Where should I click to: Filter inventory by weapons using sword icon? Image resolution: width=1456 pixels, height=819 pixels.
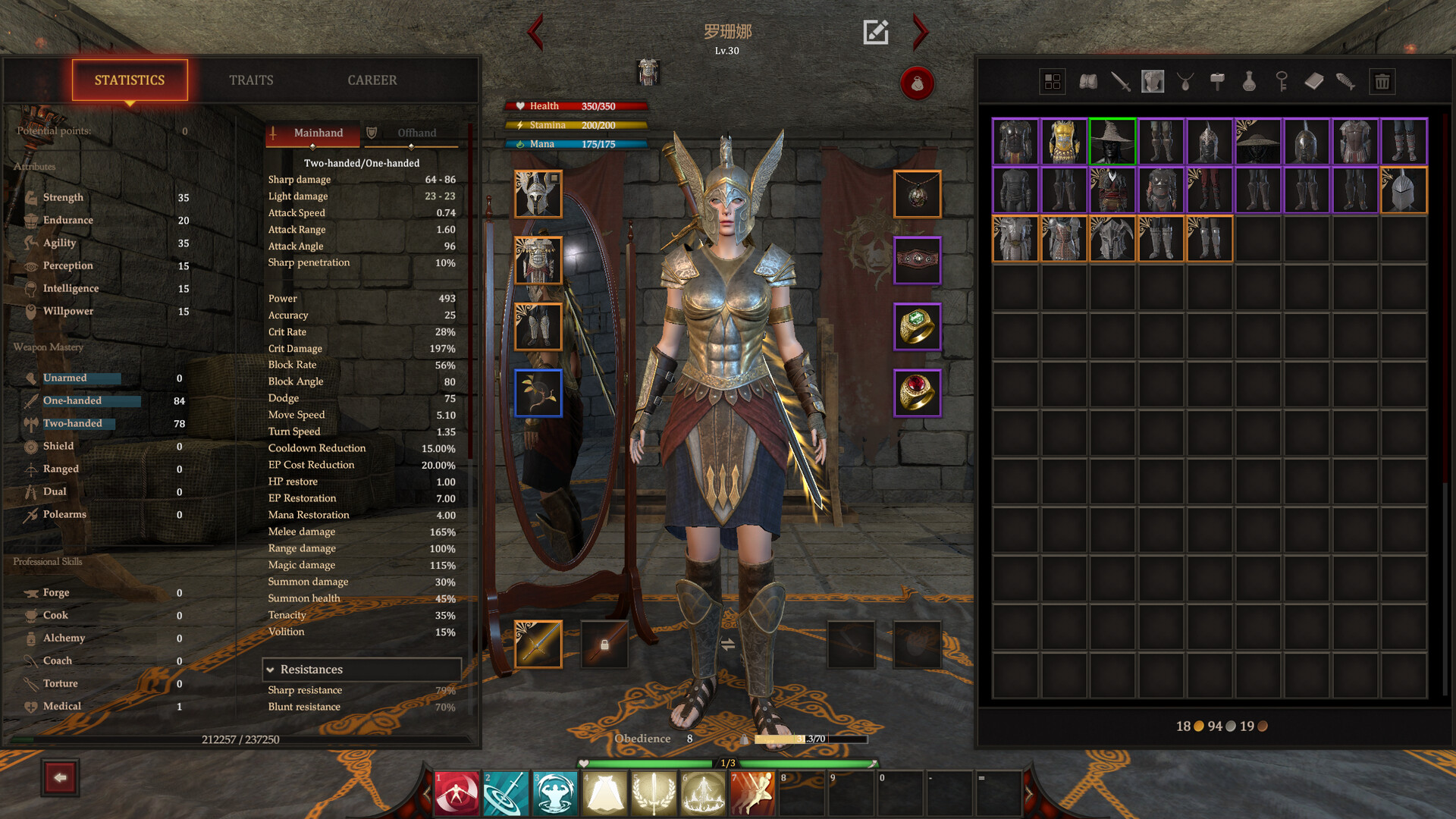1119,81
